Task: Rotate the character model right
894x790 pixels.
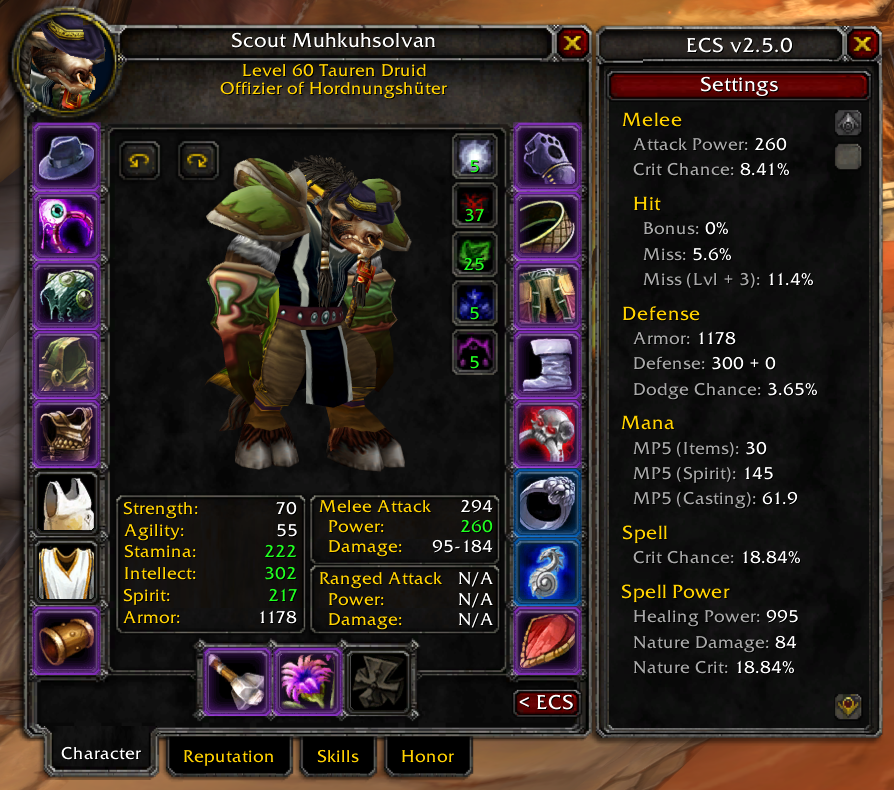Action: pyautogui.click(x=198, y=160)
